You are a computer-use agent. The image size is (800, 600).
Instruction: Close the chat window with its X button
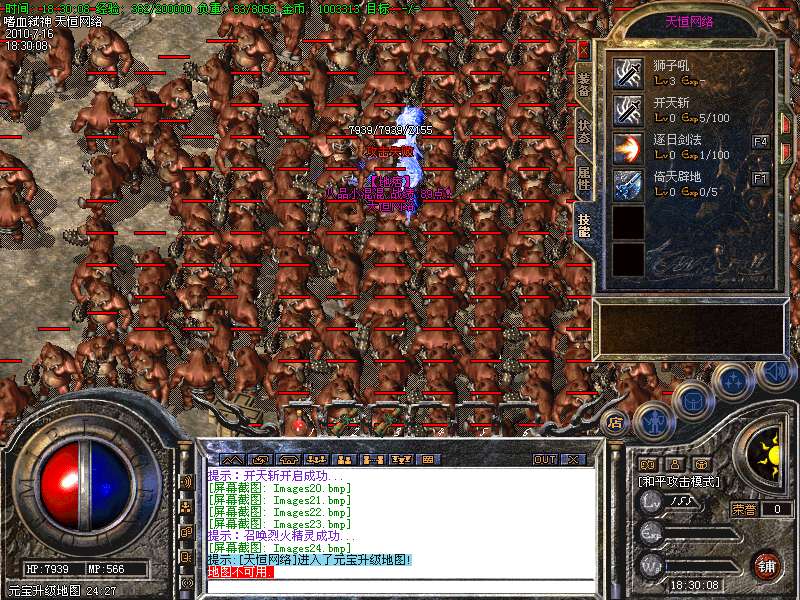(x=572, y=460)
